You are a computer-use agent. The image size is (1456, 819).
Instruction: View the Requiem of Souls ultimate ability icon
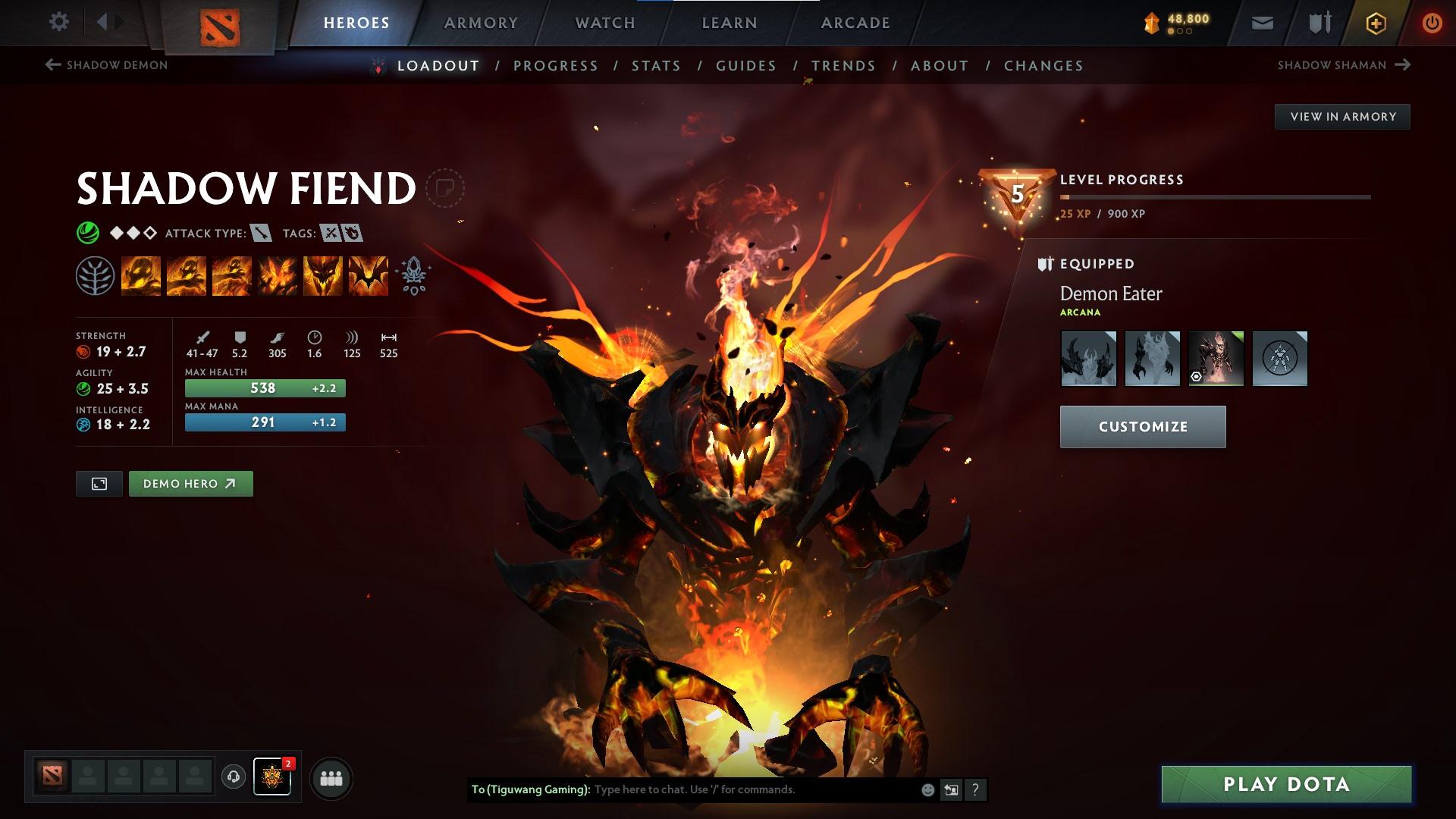pyautogui.click(x=368, y=275)
